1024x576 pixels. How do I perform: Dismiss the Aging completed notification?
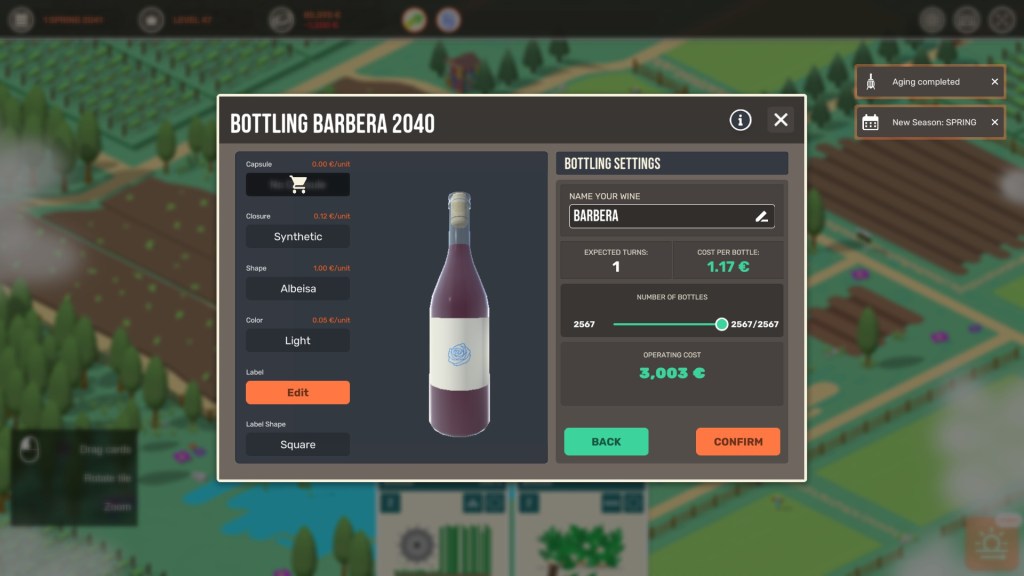click(995, 82)
